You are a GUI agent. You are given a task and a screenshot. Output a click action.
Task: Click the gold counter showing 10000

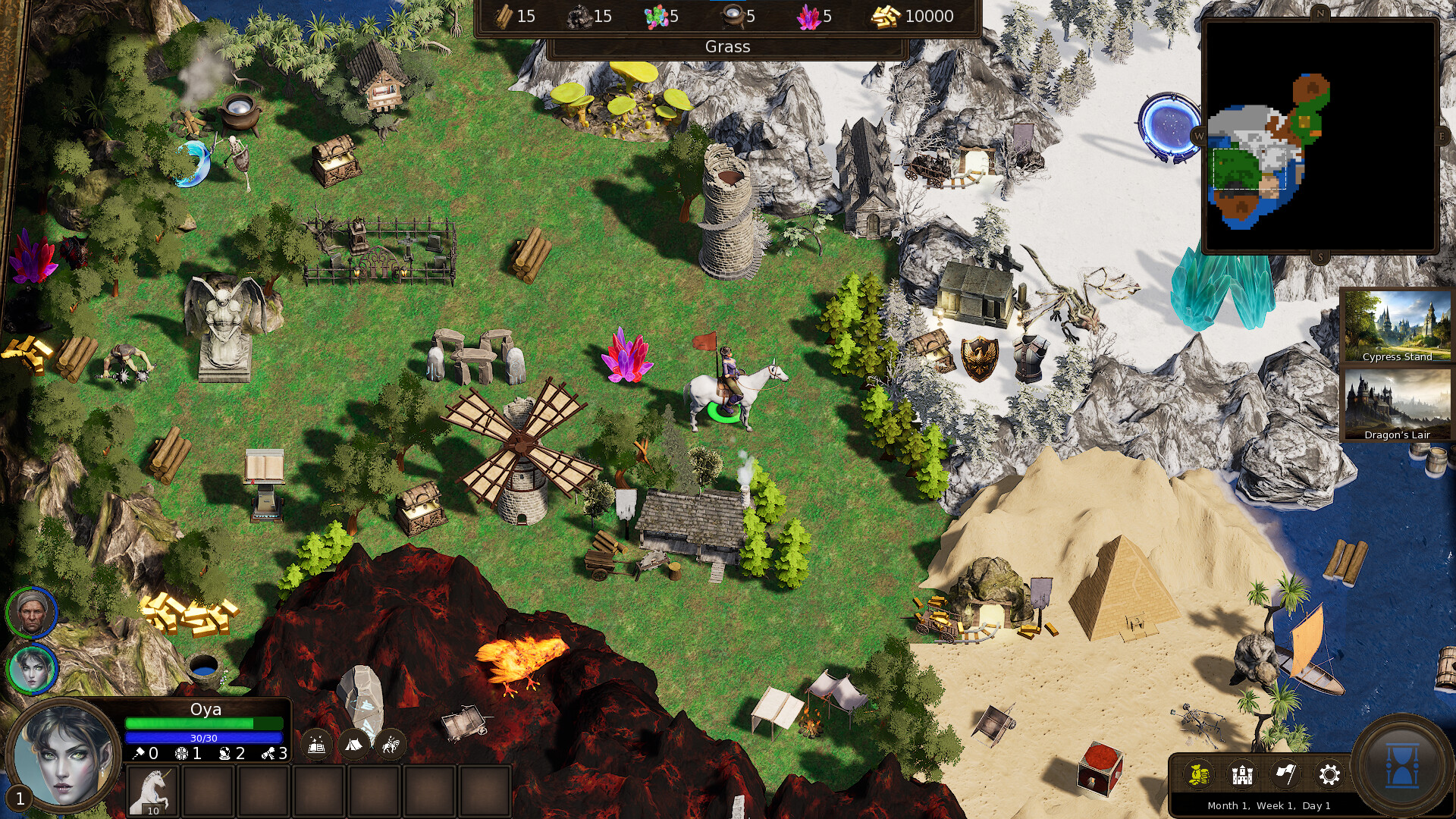pos(913,16)
